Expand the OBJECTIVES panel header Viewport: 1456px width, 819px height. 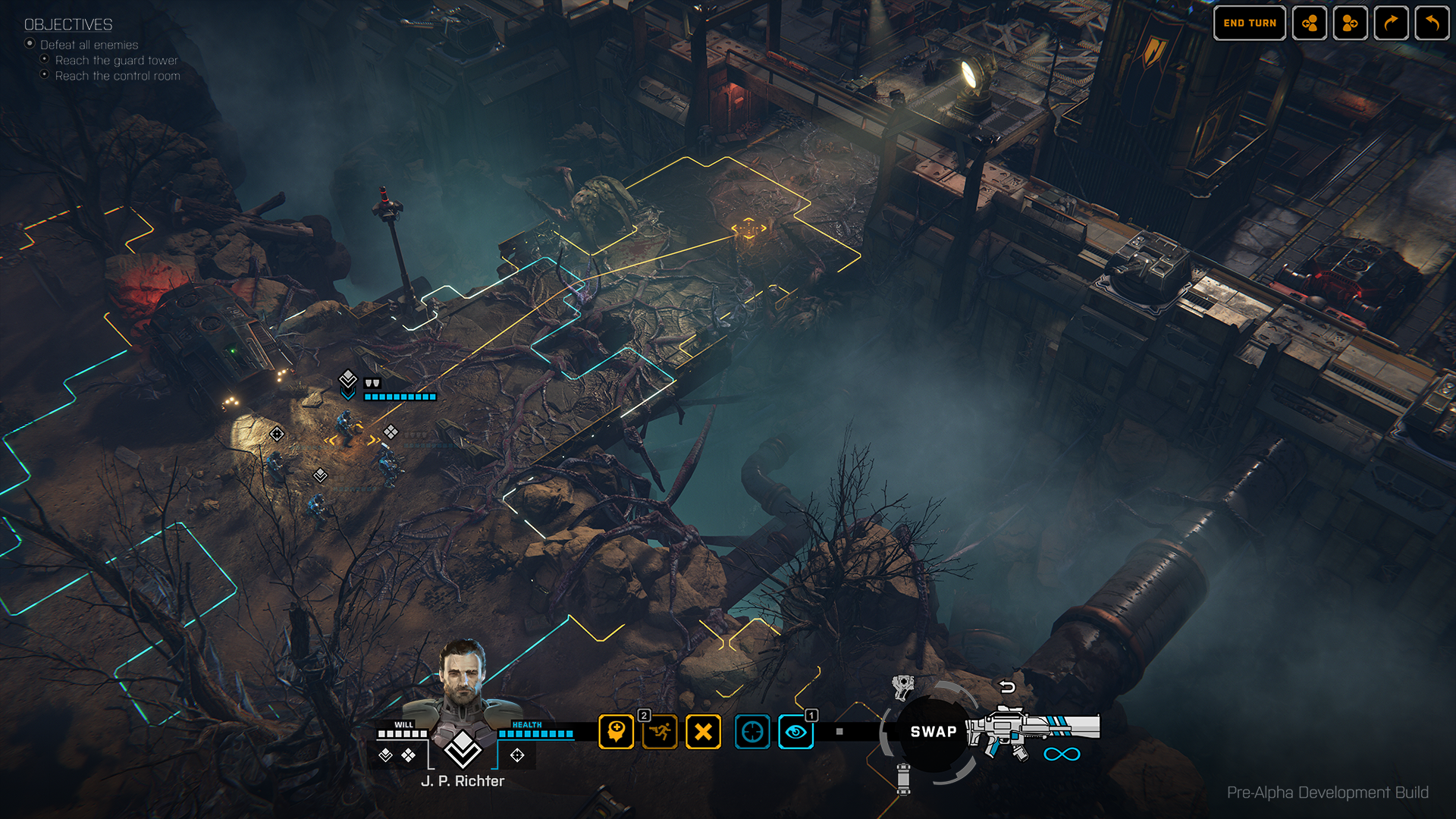[67, 25]
